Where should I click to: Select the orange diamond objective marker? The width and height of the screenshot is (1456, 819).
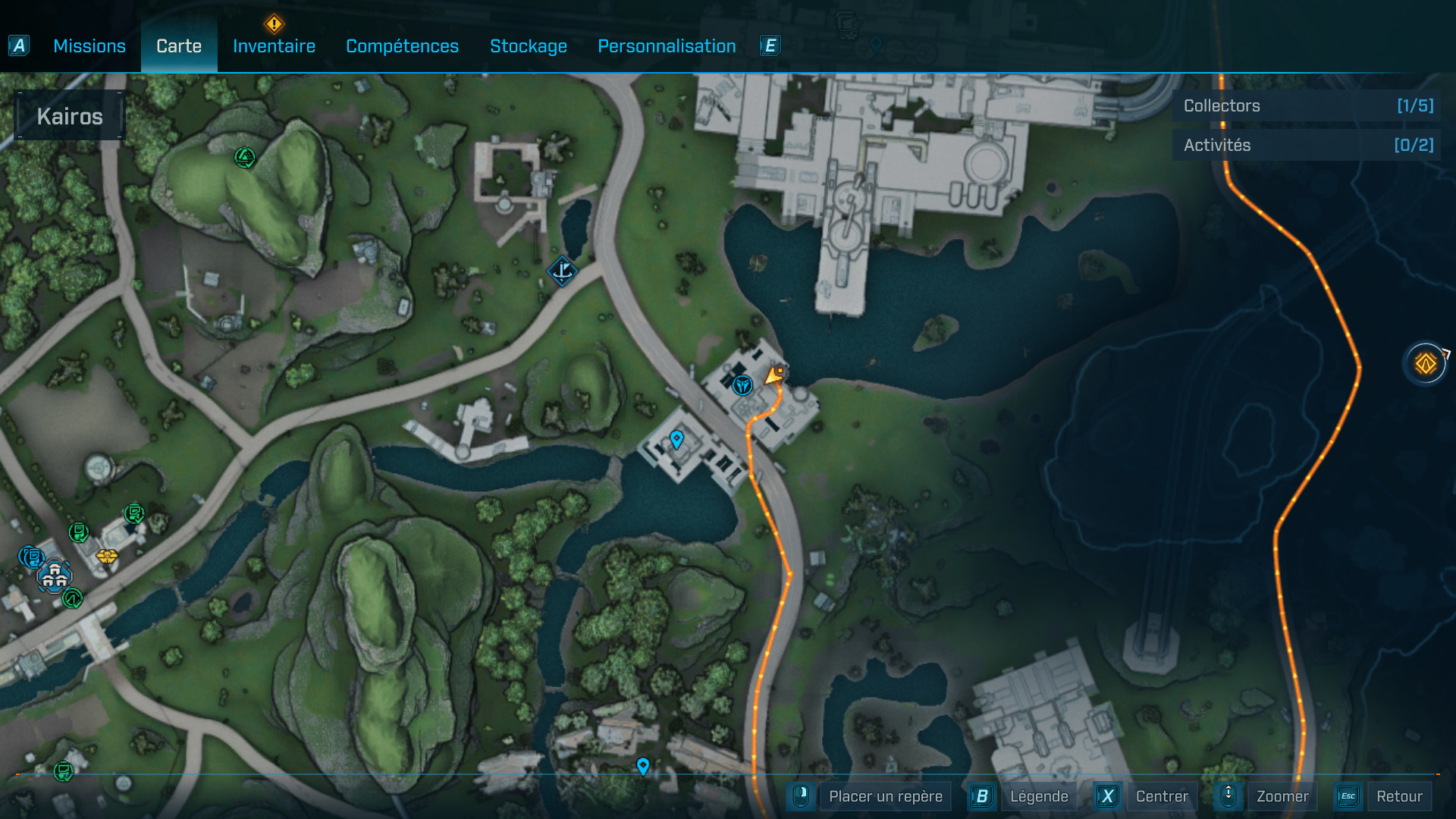[x=1426, y=364]
